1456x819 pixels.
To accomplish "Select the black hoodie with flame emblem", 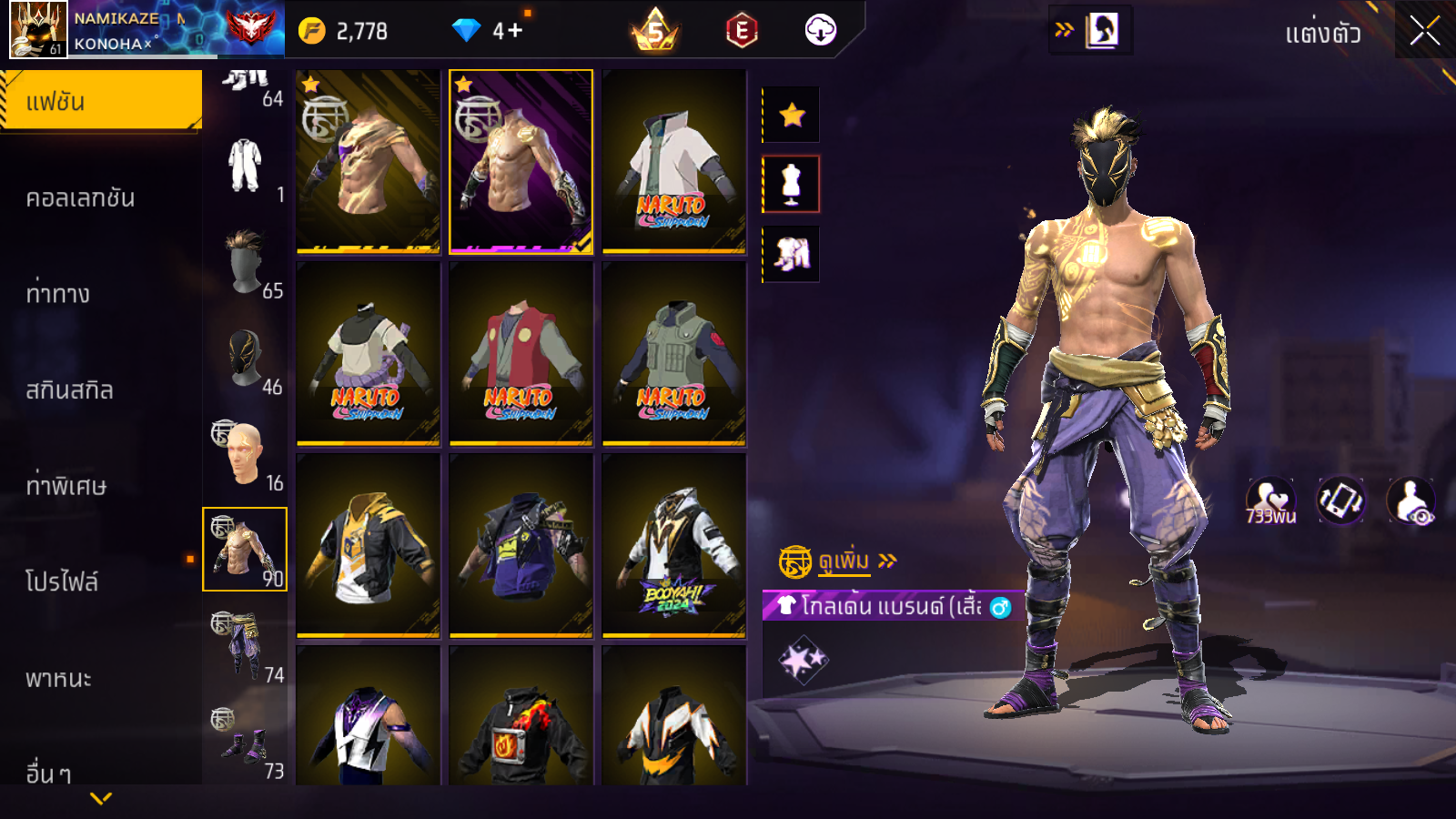I will [521, 719].
